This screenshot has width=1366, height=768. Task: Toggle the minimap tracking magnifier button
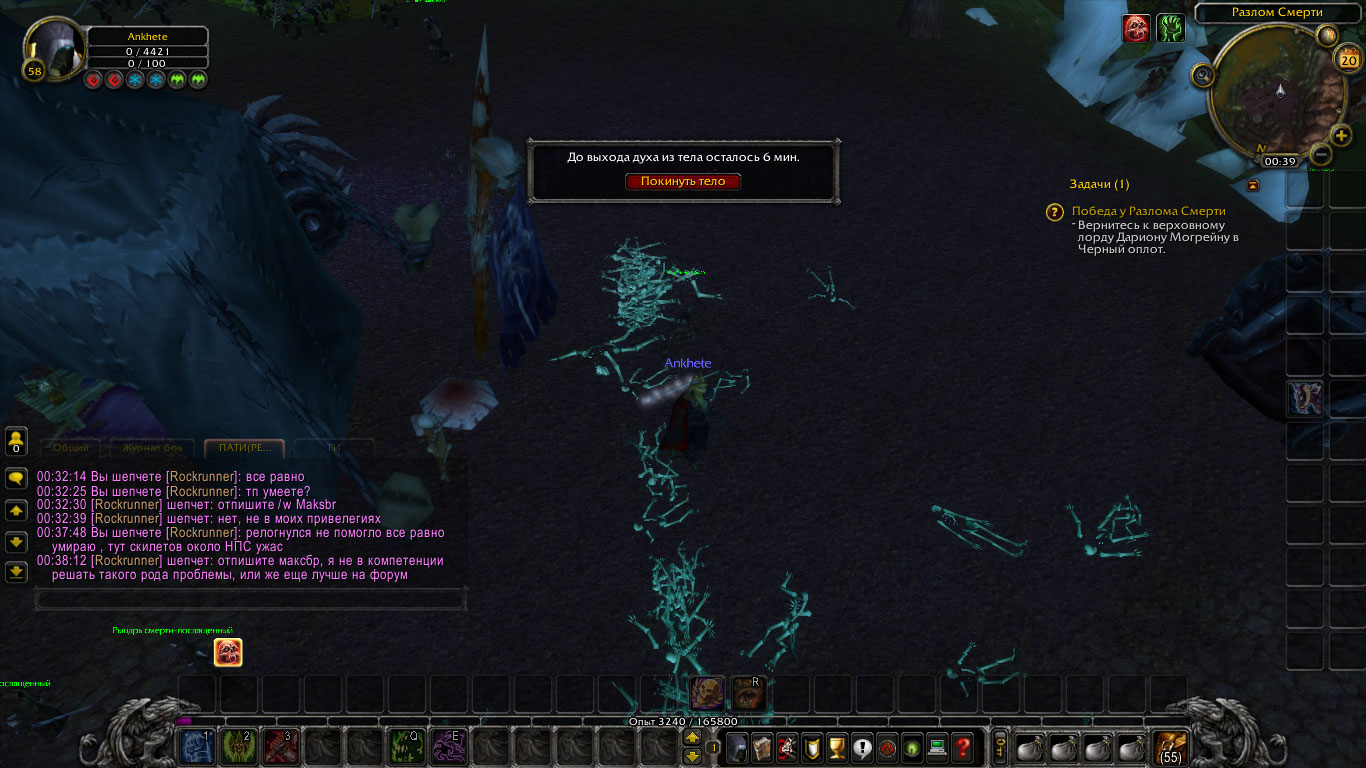tap(1203, 75)
